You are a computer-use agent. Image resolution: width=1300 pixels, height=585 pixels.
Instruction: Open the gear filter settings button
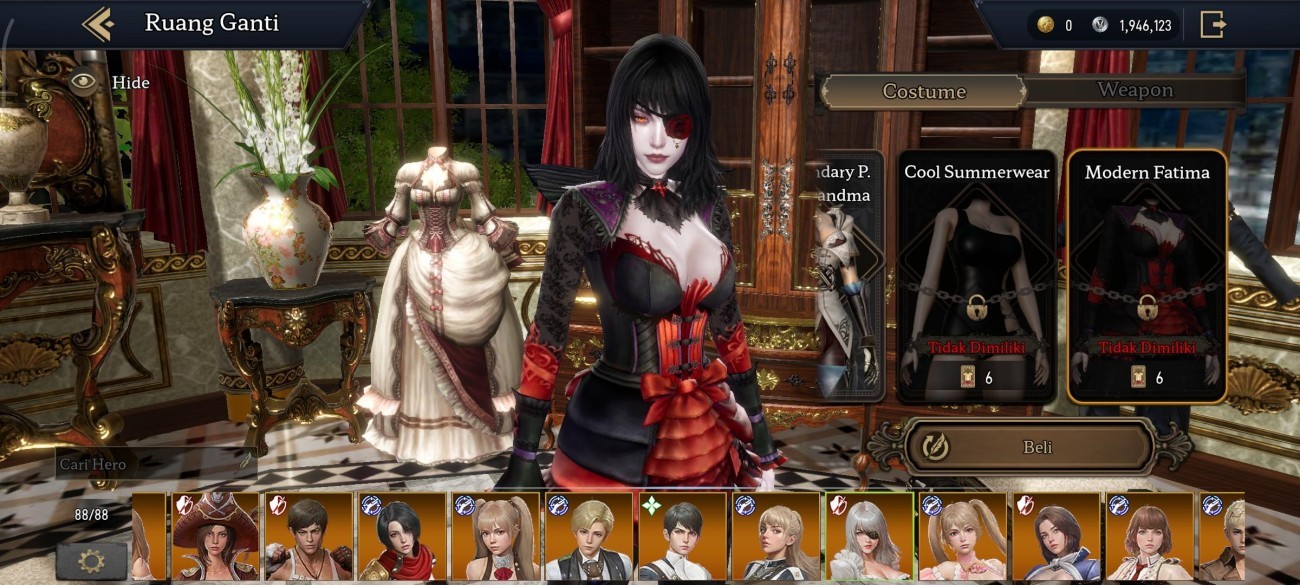[91, 559]
